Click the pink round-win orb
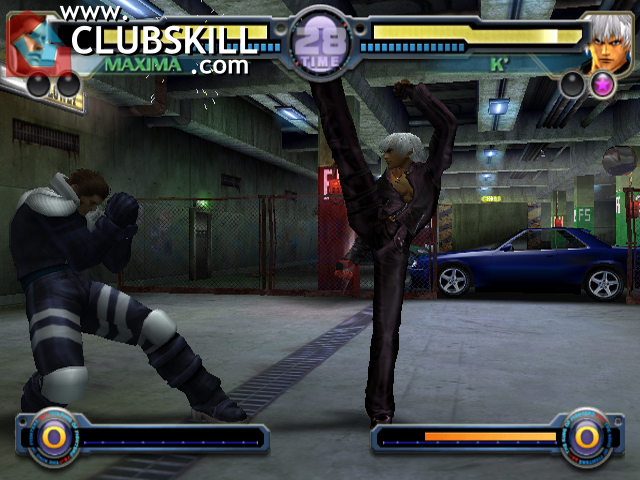The width and height of the screenshot is (640, 480). point(602,85)
